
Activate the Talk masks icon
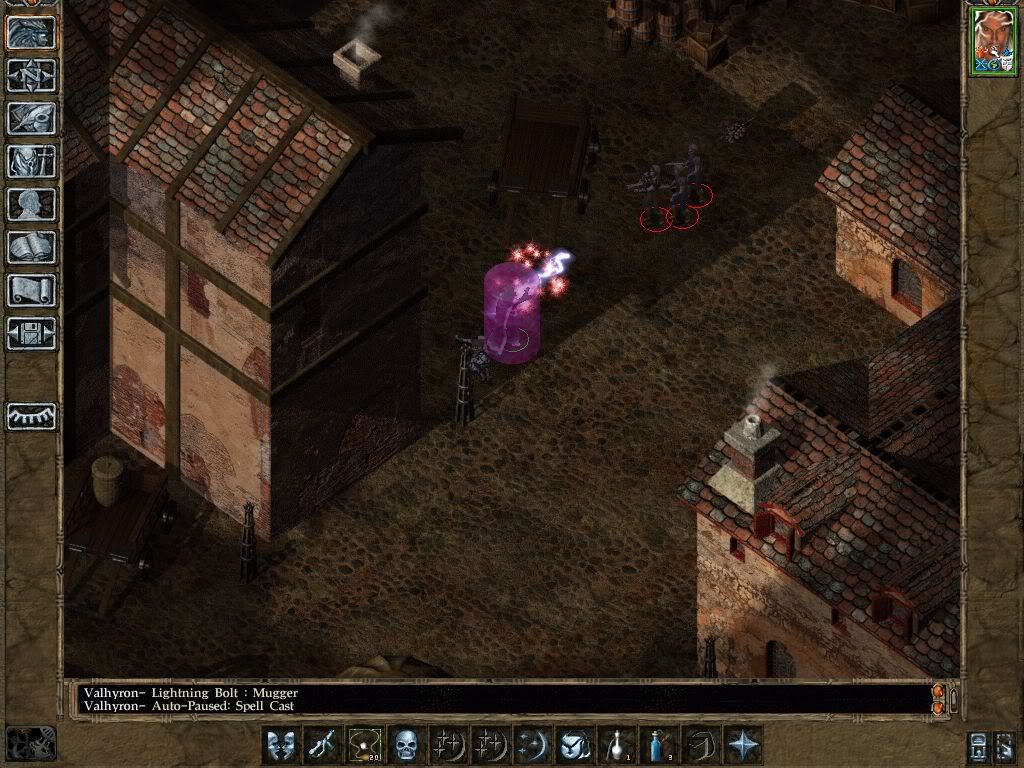tap(280, 745)
